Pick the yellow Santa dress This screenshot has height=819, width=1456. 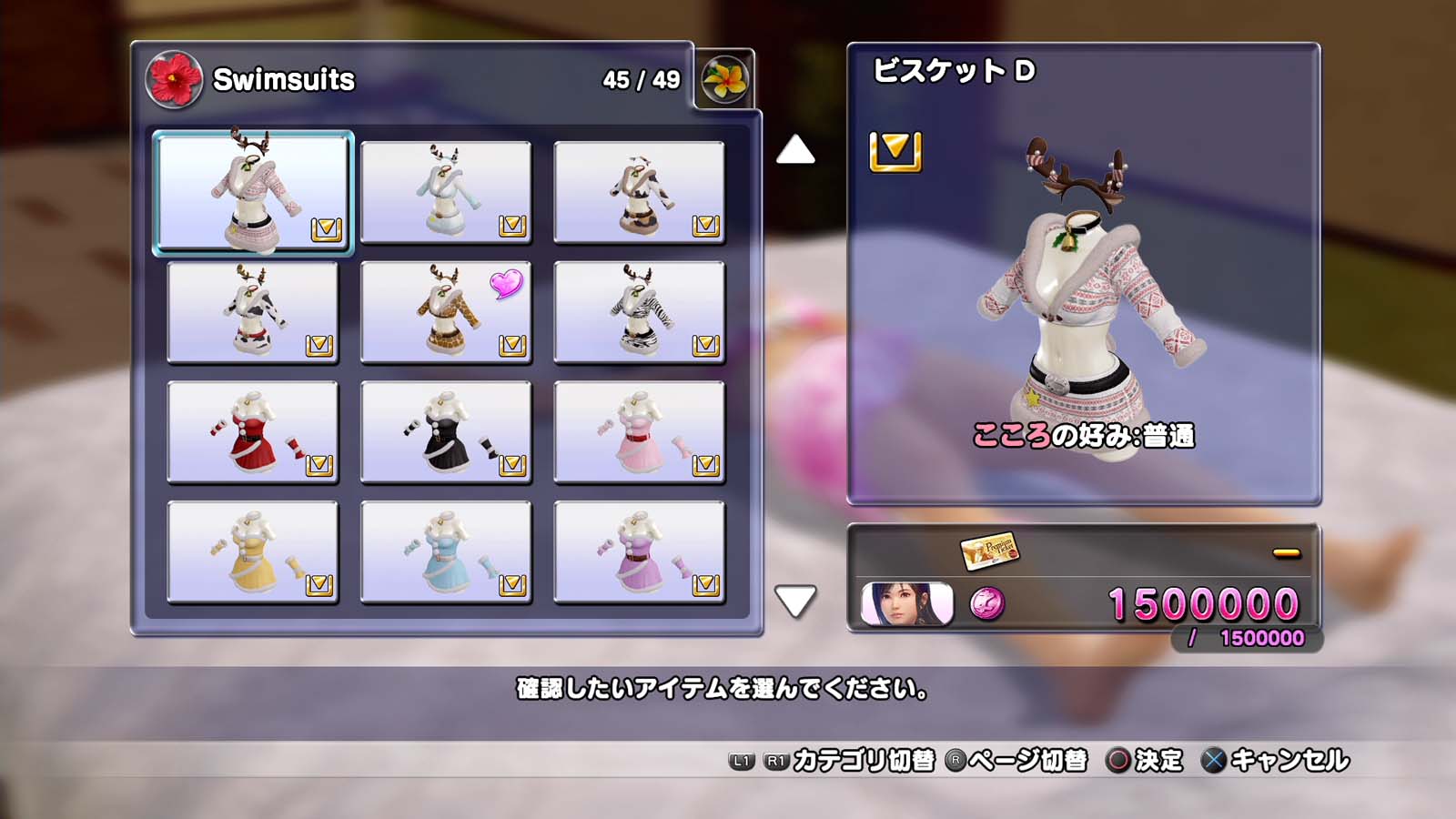coord(253,552)
